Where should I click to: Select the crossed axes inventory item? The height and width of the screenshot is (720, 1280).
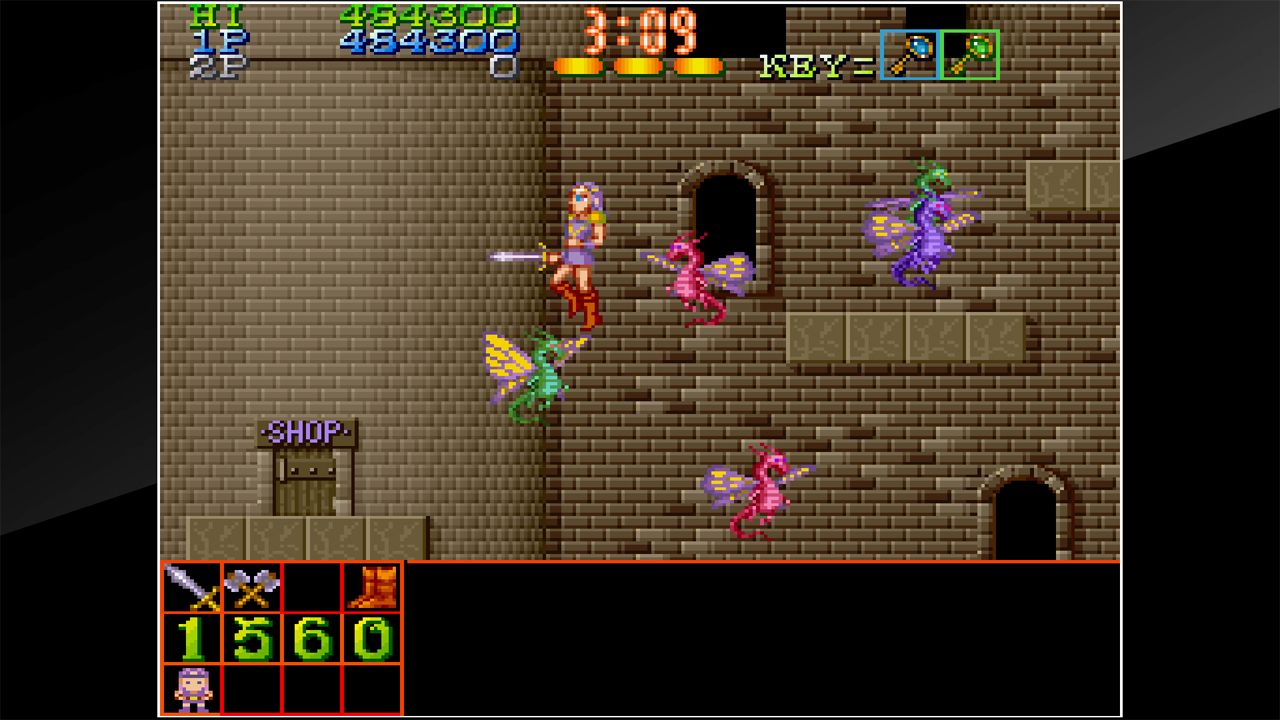pyautogui.click(x=254, y=589)
